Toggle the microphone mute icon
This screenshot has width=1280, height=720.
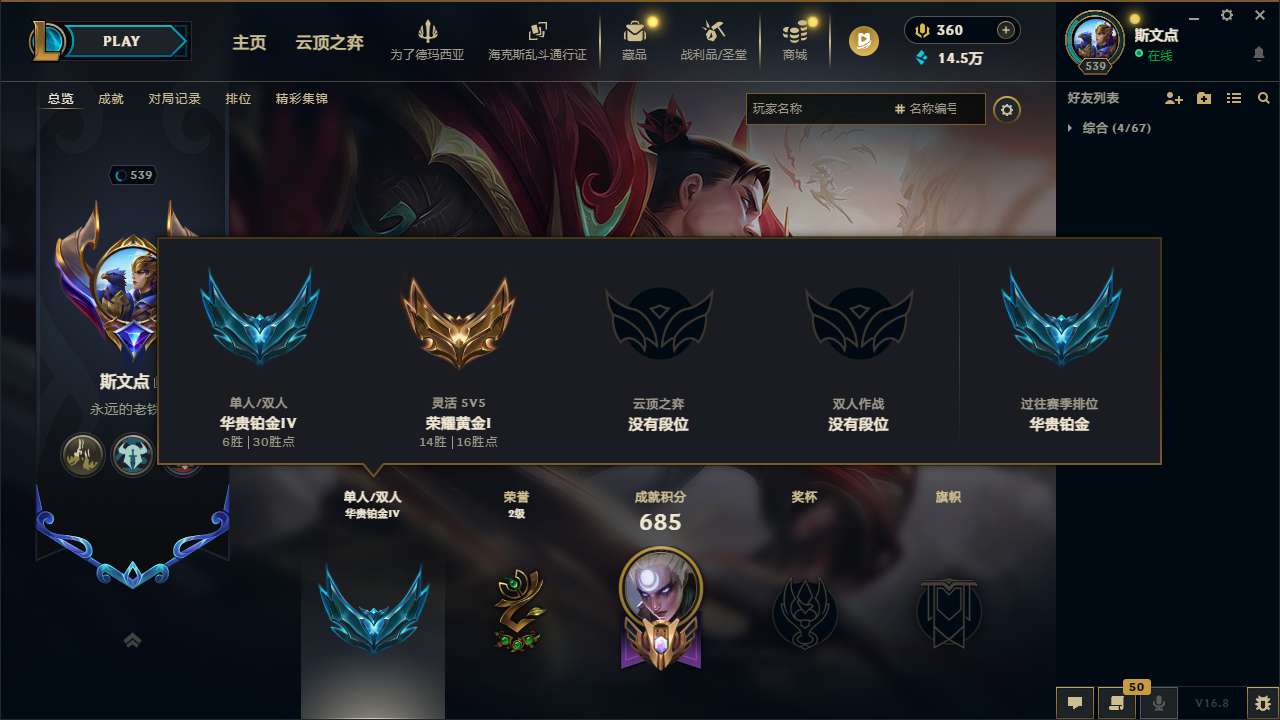point(1160,703)
